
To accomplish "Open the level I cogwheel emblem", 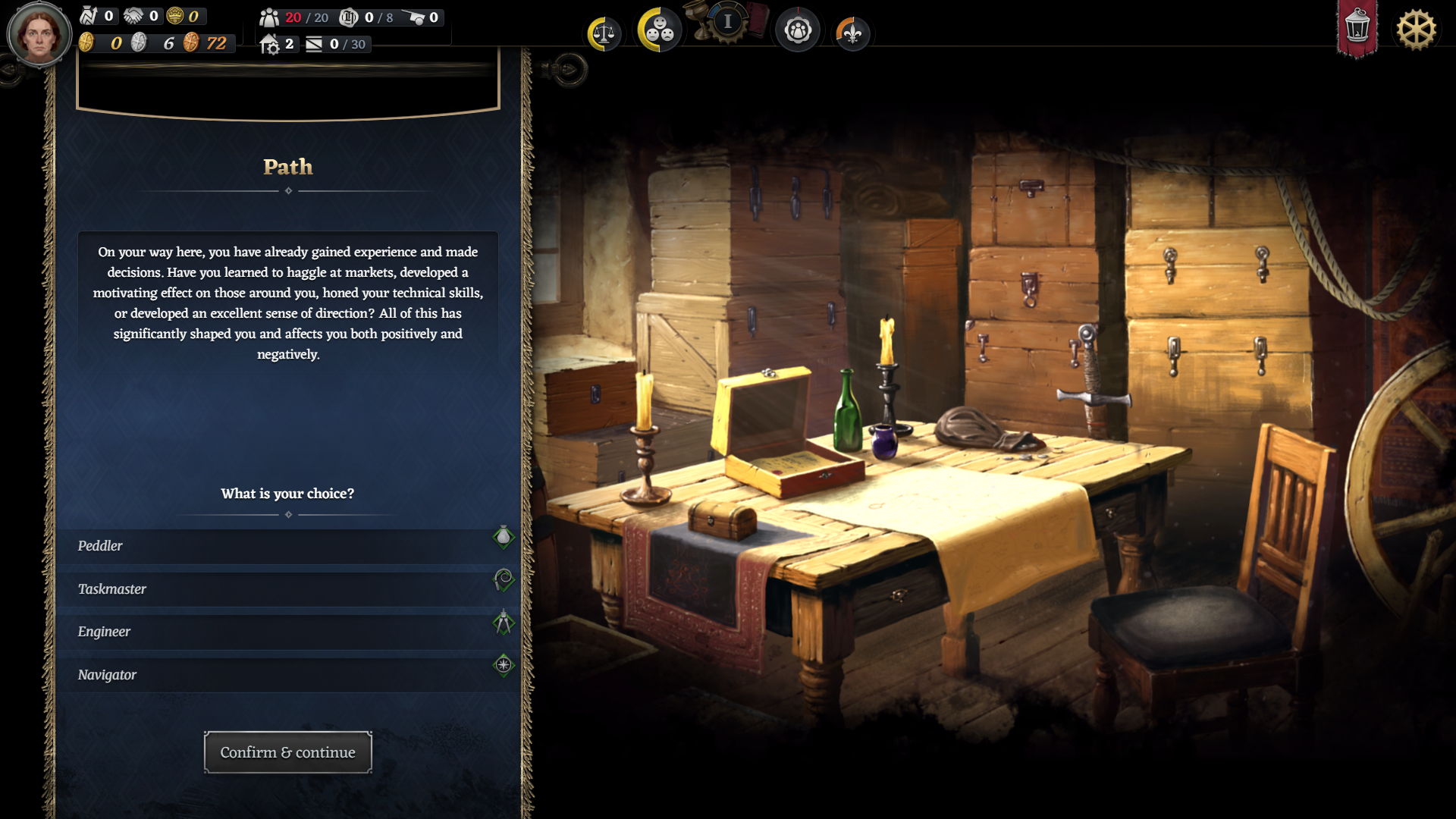I will 727,22.
